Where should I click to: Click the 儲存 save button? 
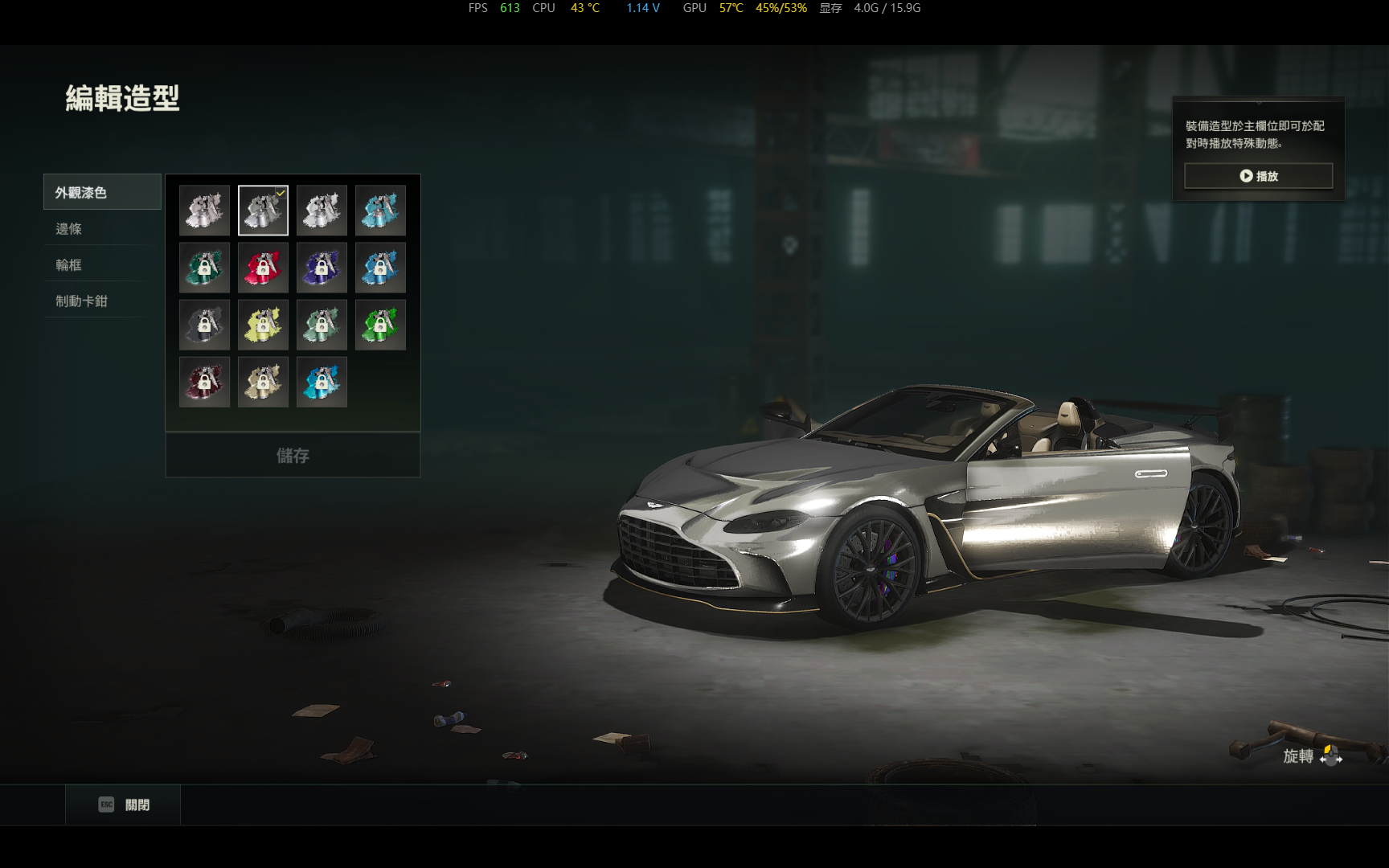pyautogui.click(x=293, y=456)
